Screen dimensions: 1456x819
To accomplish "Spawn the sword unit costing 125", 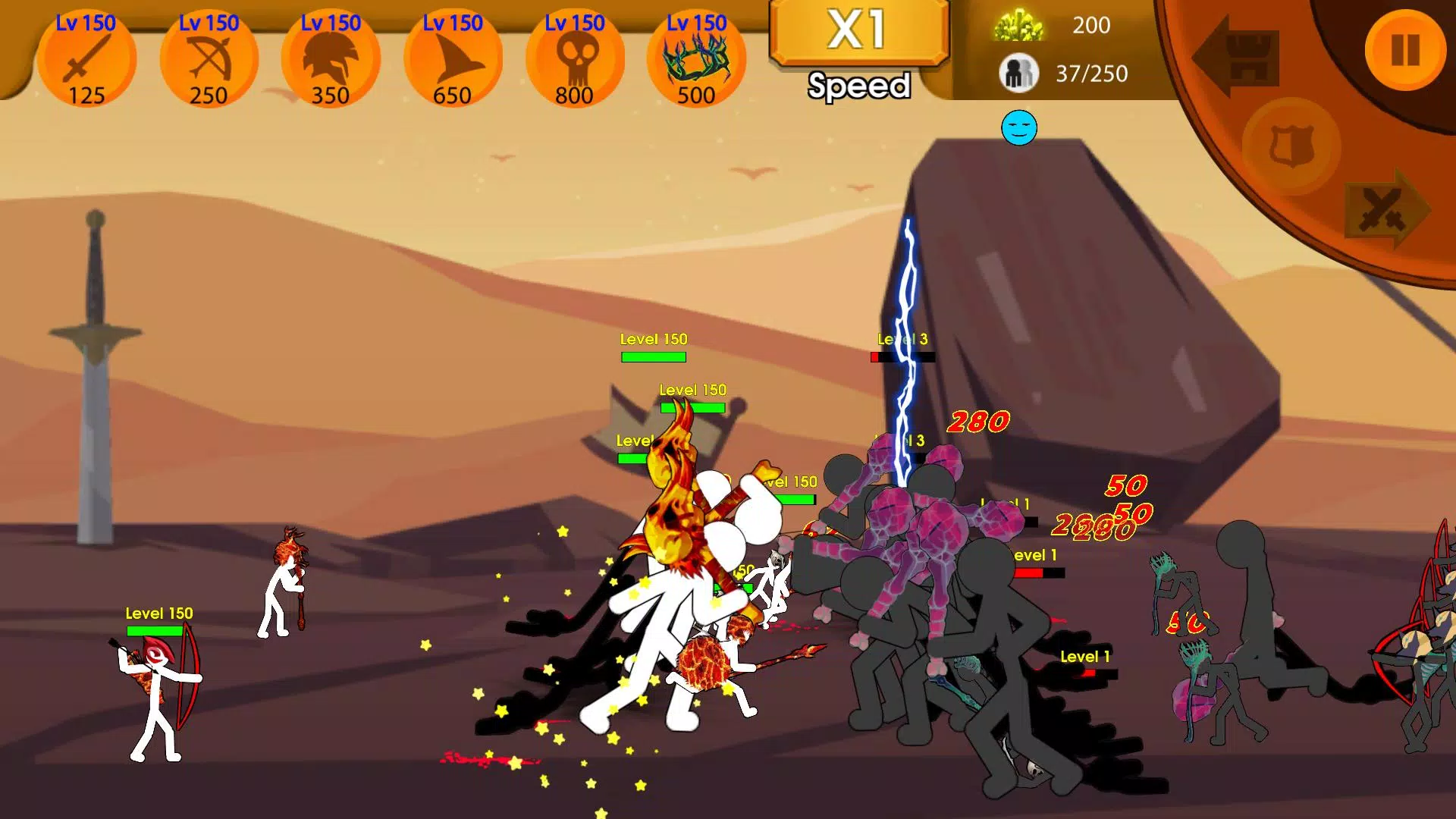I will (x=86, y=59).
